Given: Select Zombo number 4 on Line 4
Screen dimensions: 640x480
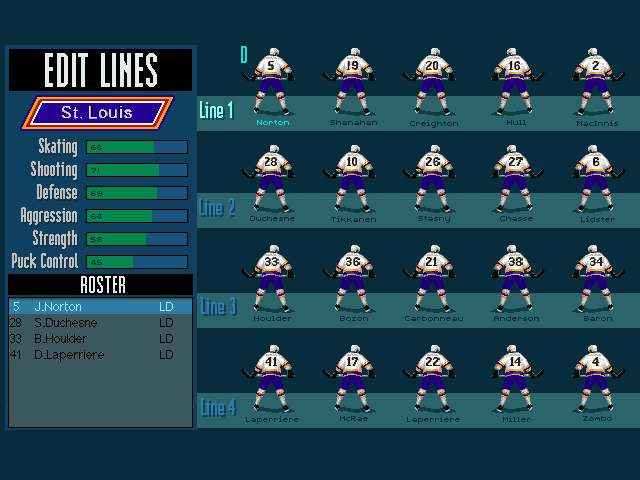Looking at the screenshot, I should click(596, 381).
